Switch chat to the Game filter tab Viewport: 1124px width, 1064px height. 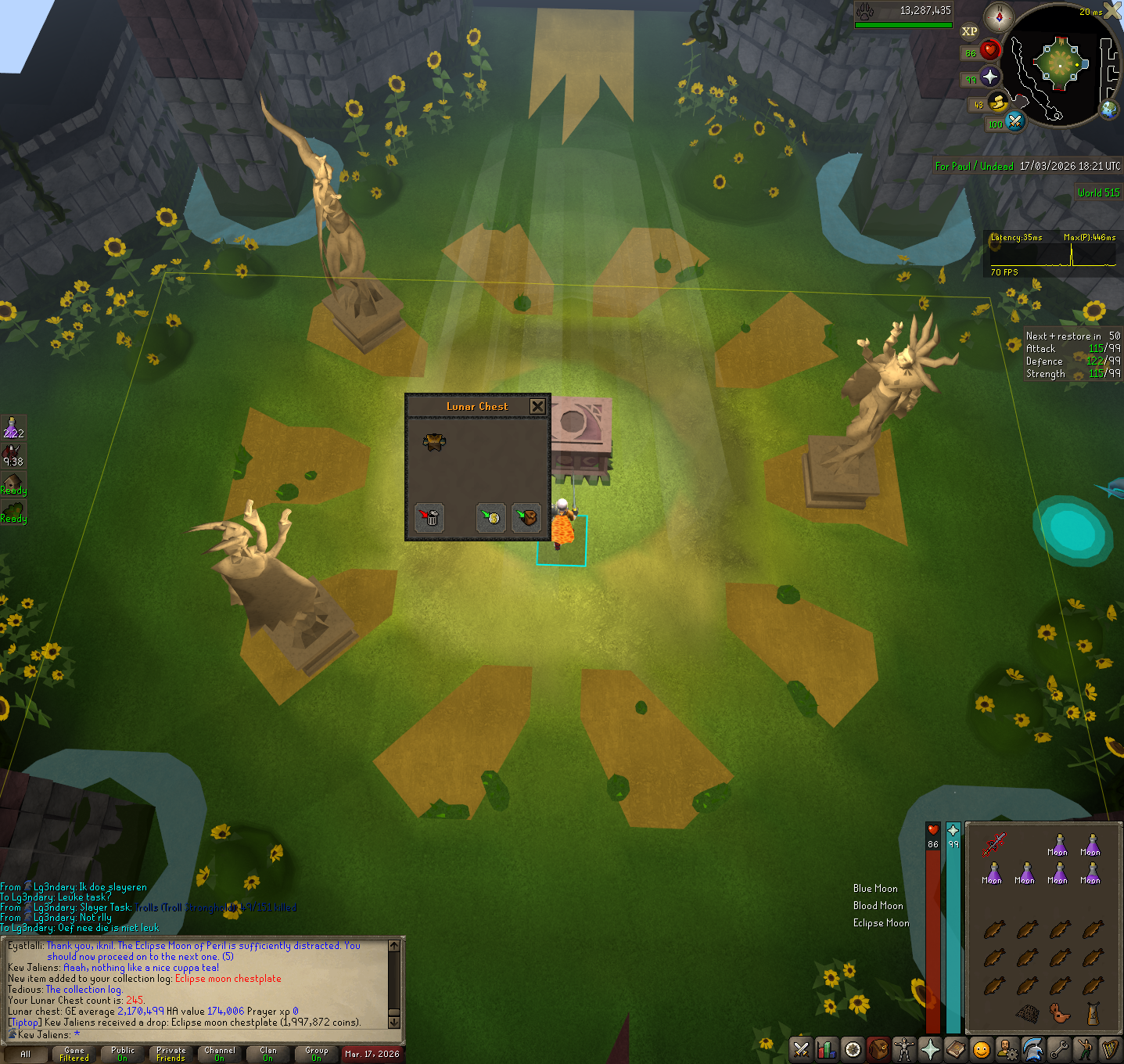[74, 1054]
